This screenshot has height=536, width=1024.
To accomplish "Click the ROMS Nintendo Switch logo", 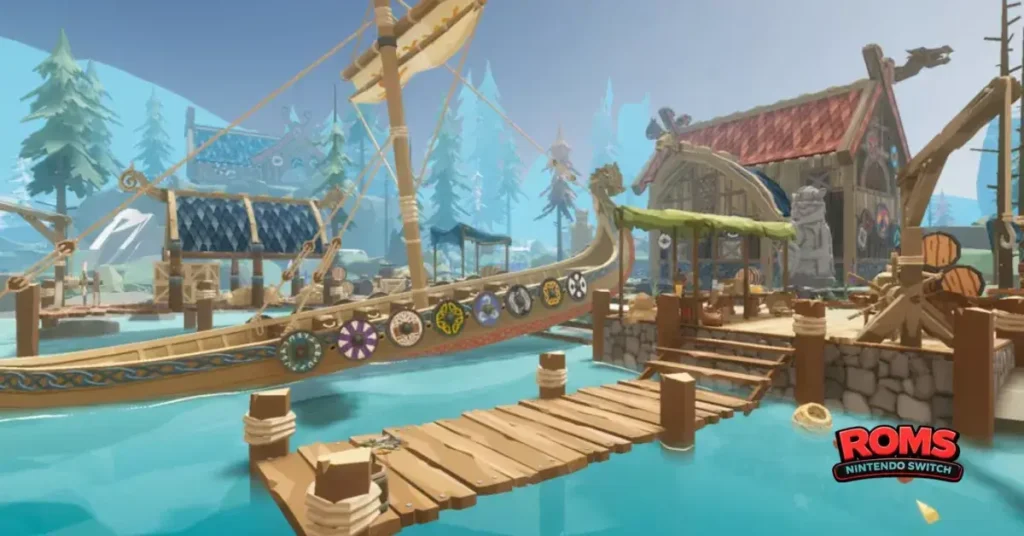I will (898, 453).
